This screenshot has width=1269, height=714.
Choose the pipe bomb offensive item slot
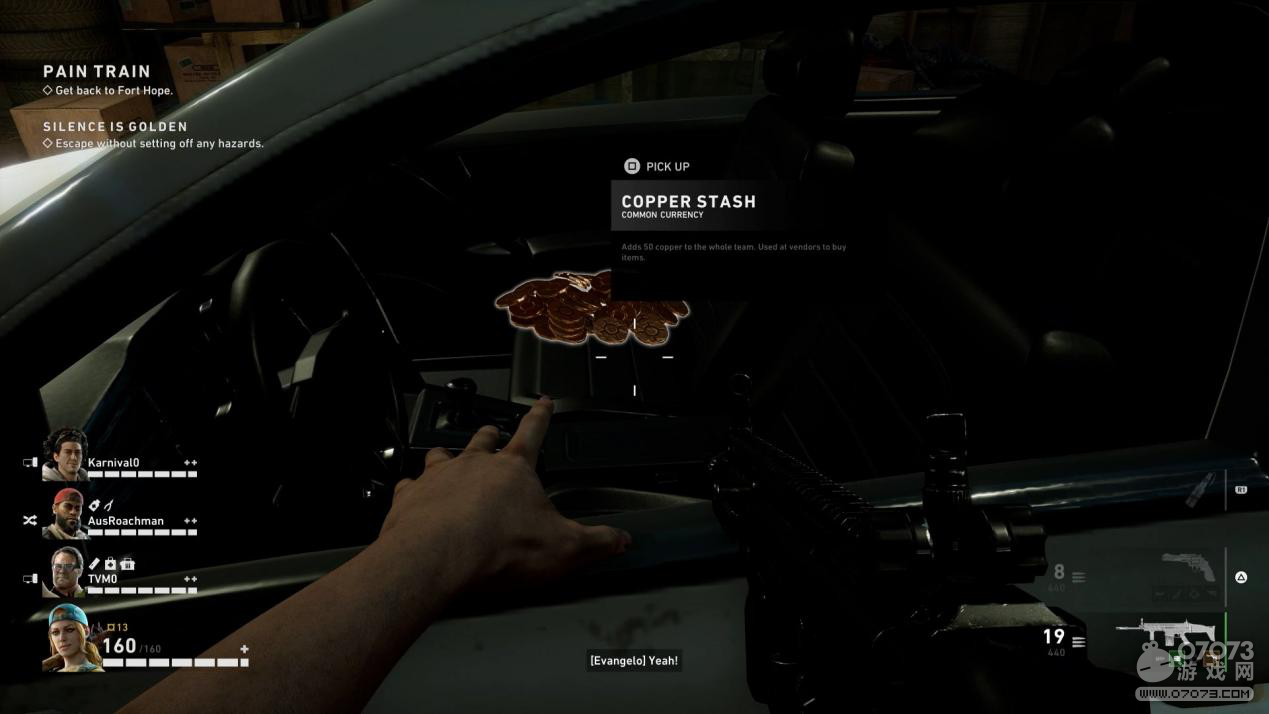point(1201,490)
